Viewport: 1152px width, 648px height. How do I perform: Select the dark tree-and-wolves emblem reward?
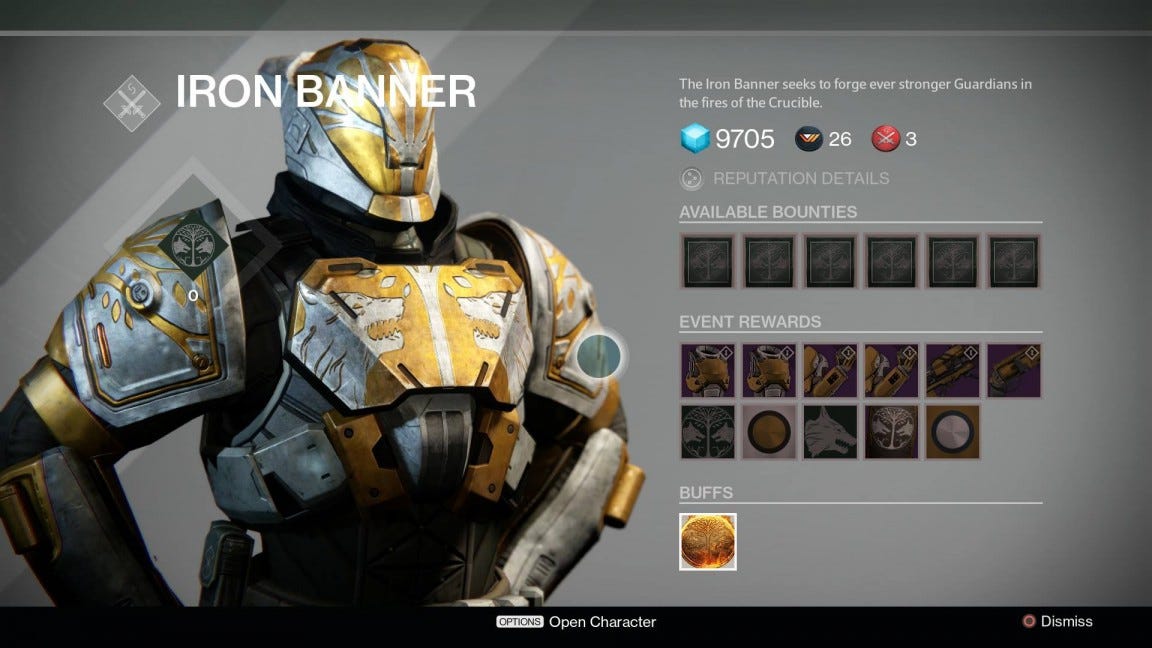click(x=708, y=432)
